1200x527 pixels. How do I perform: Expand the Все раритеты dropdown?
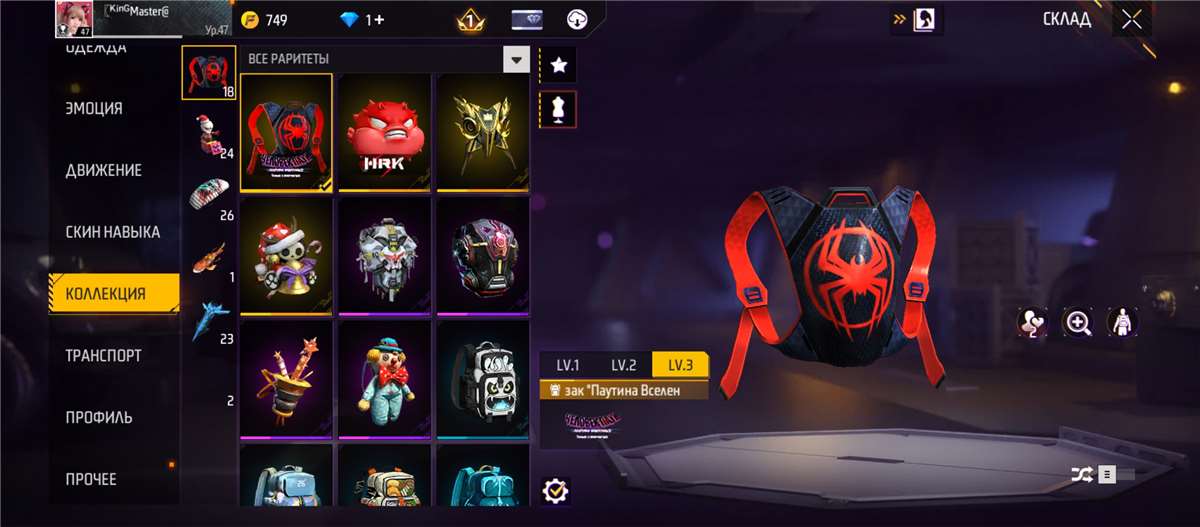516,59
